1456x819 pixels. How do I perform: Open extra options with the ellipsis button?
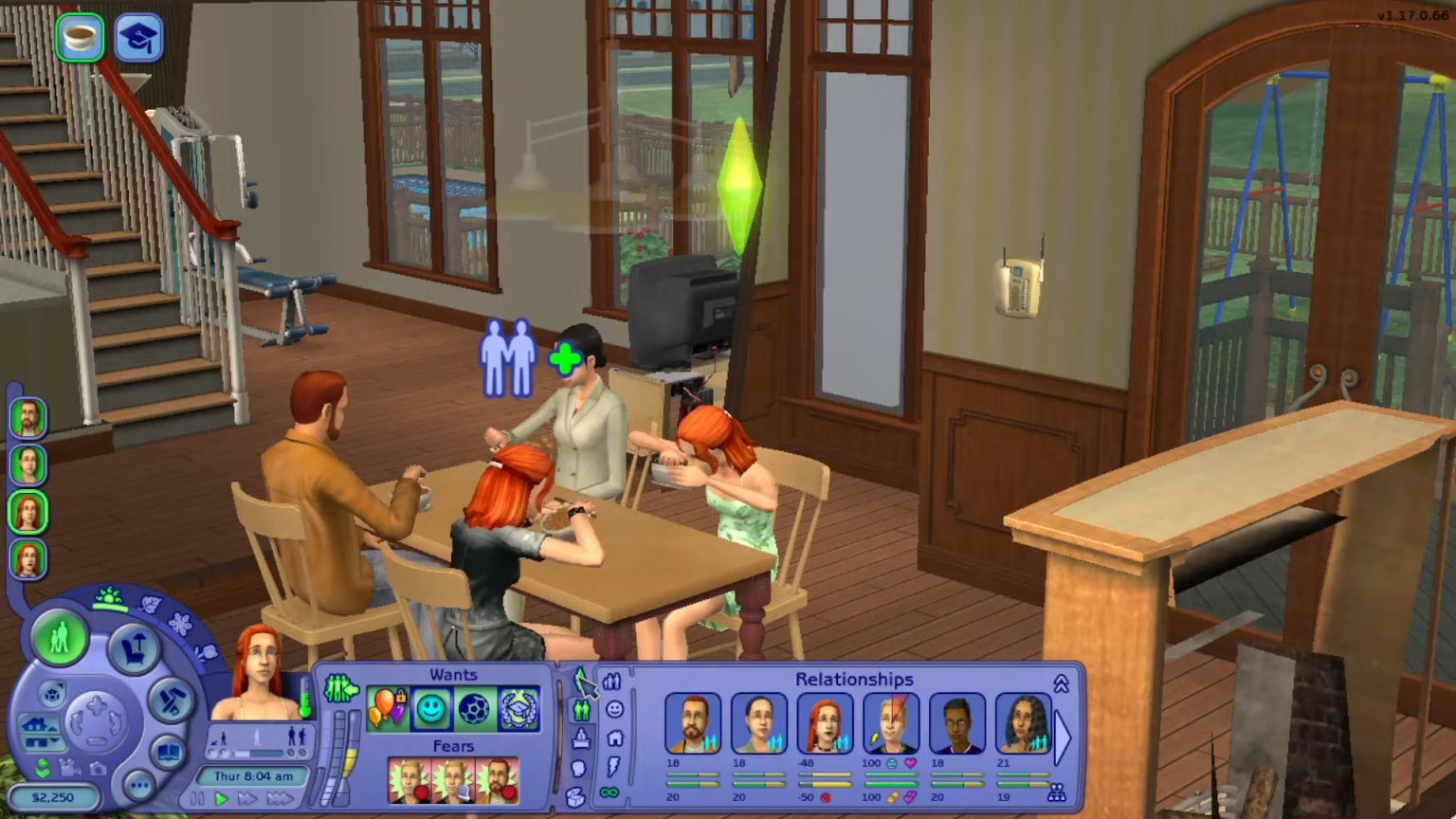139,785
